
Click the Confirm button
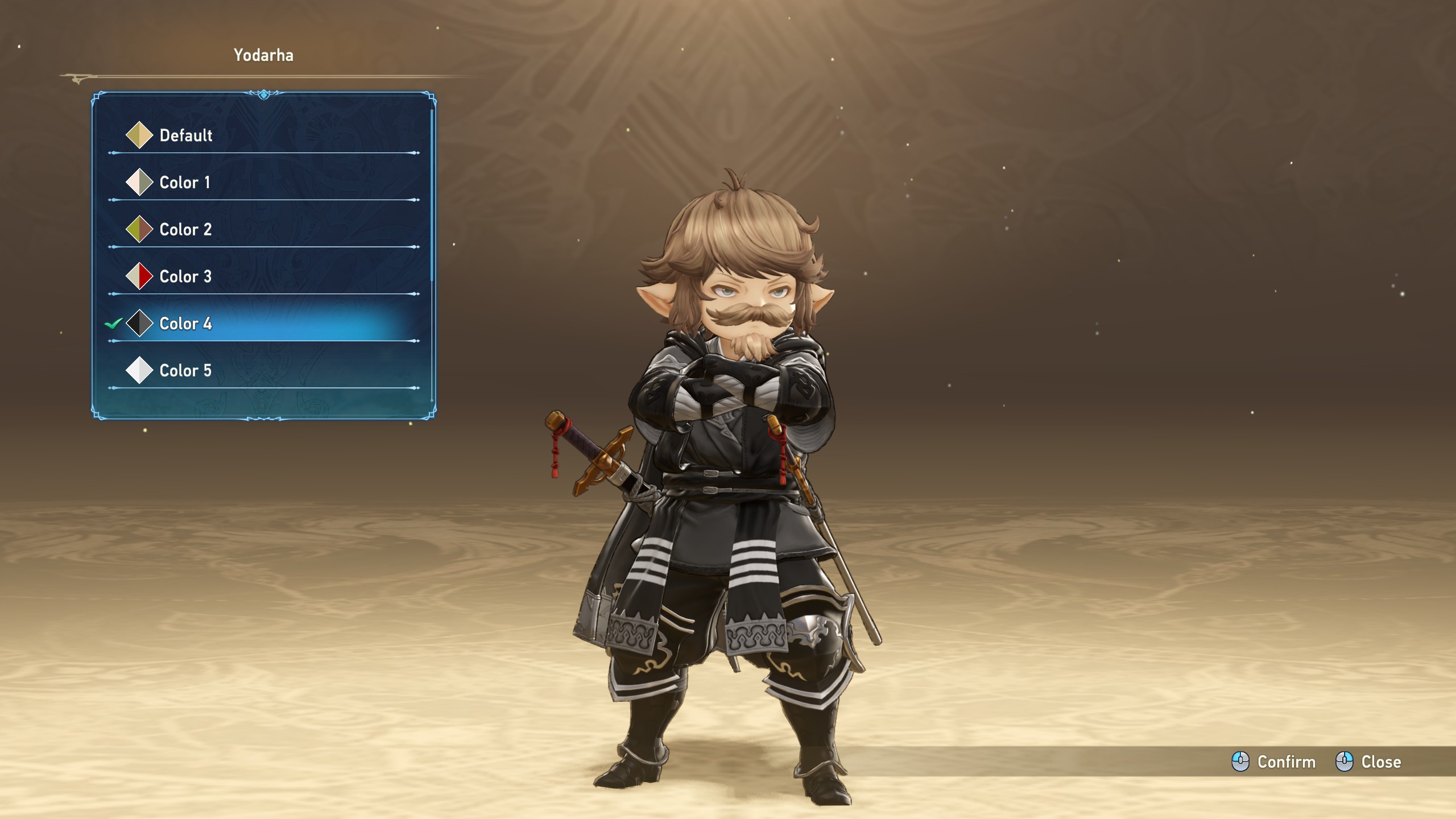click(x=1274, y=762)
